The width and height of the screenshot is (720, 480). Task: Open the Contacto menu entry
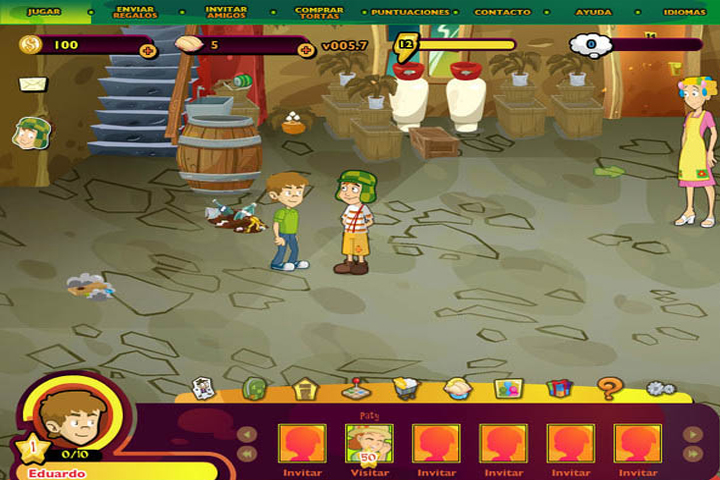tap(502, 12)
